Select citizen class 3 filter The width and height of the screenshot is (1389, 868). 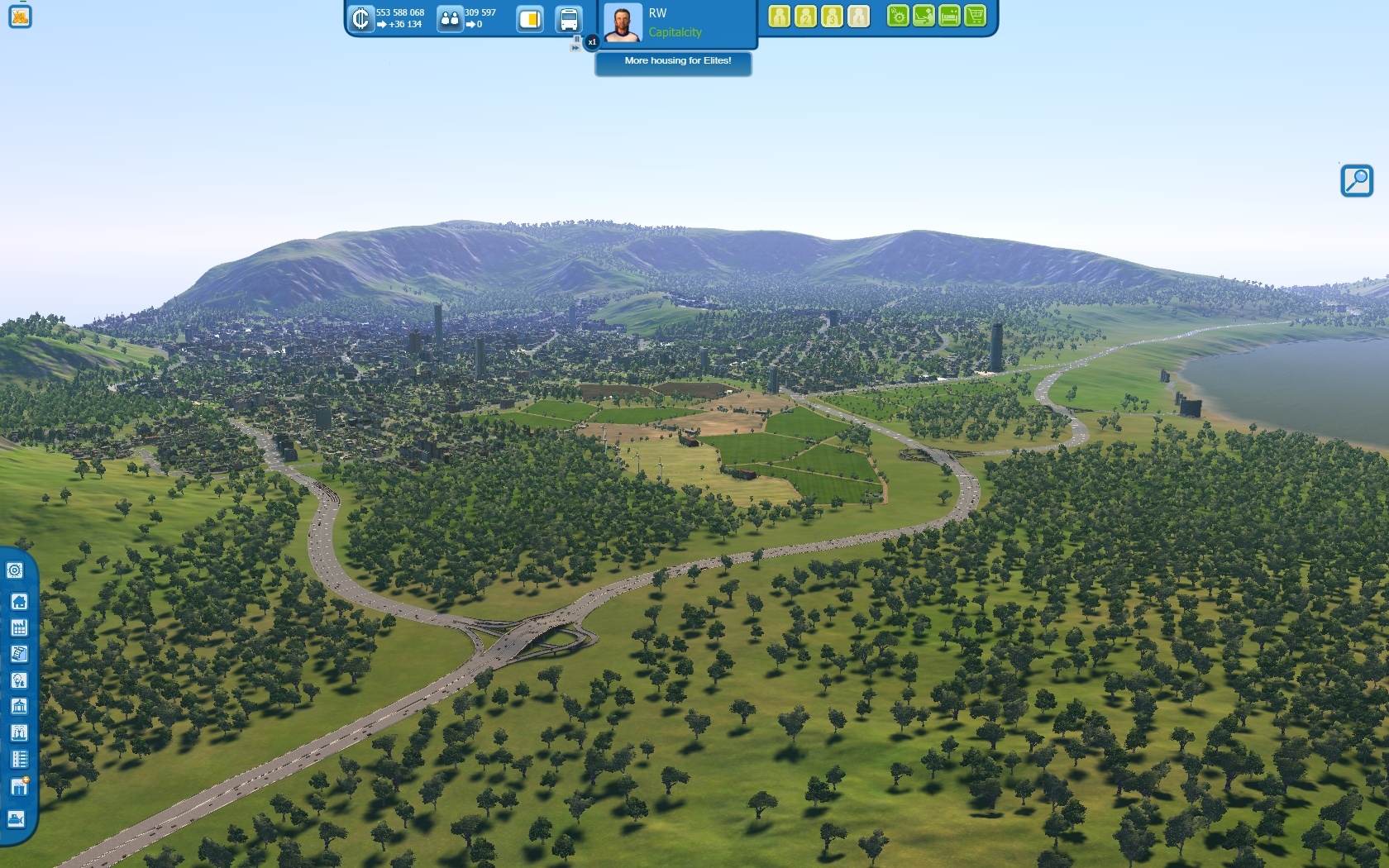832,17
